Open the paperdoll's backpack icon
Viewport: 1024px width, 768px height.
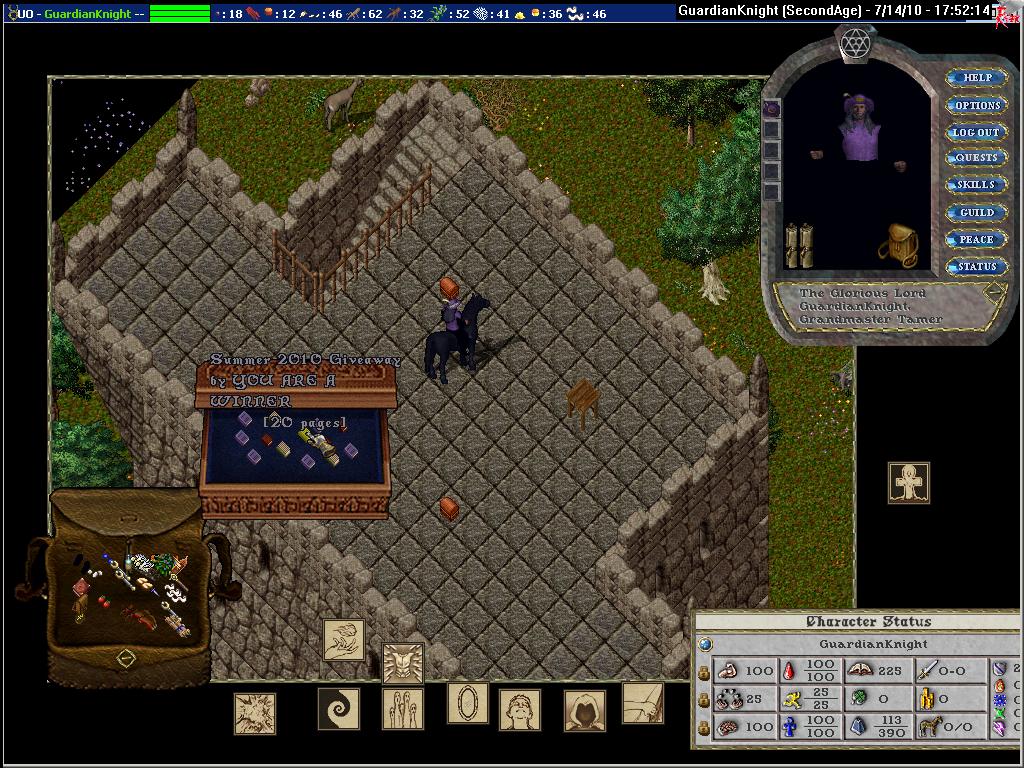click(898, 246)
